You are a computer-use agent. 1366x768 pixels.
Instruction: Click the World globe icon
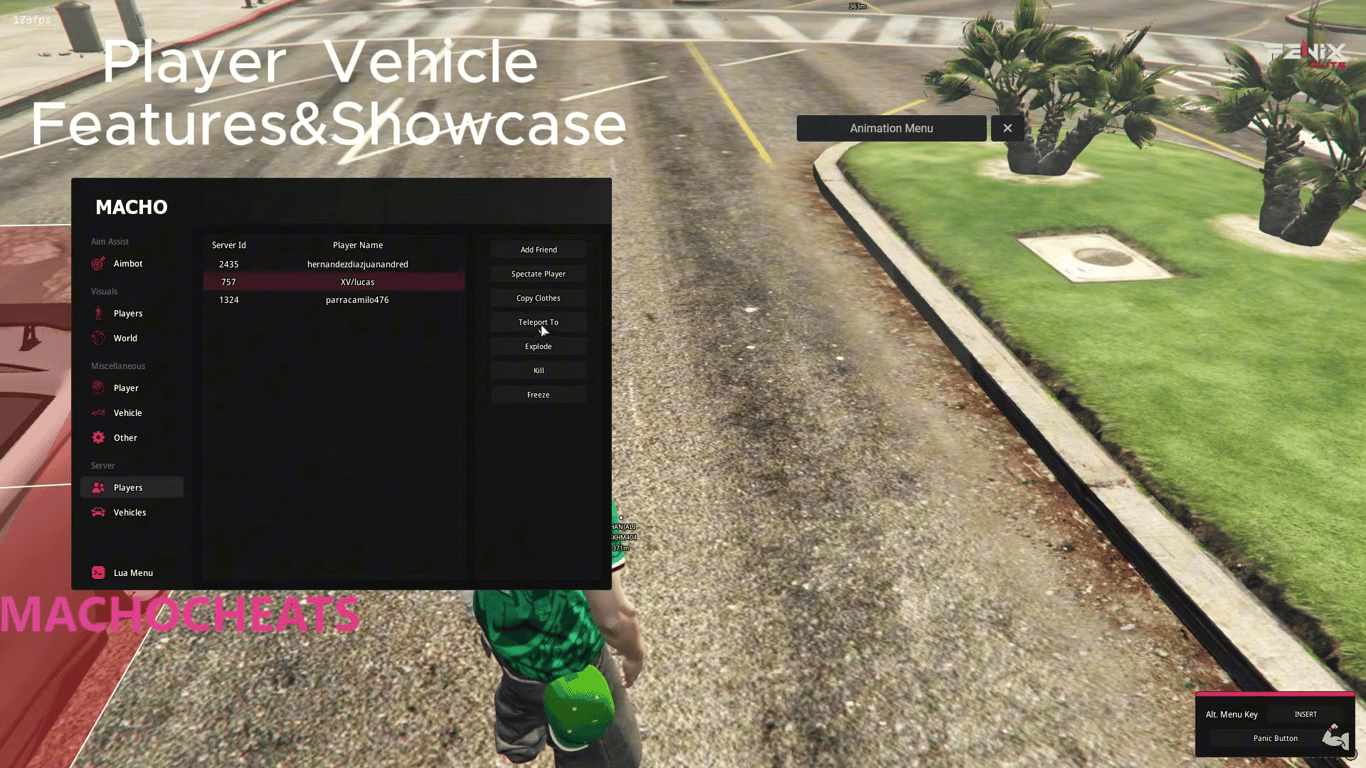[98, 338]
